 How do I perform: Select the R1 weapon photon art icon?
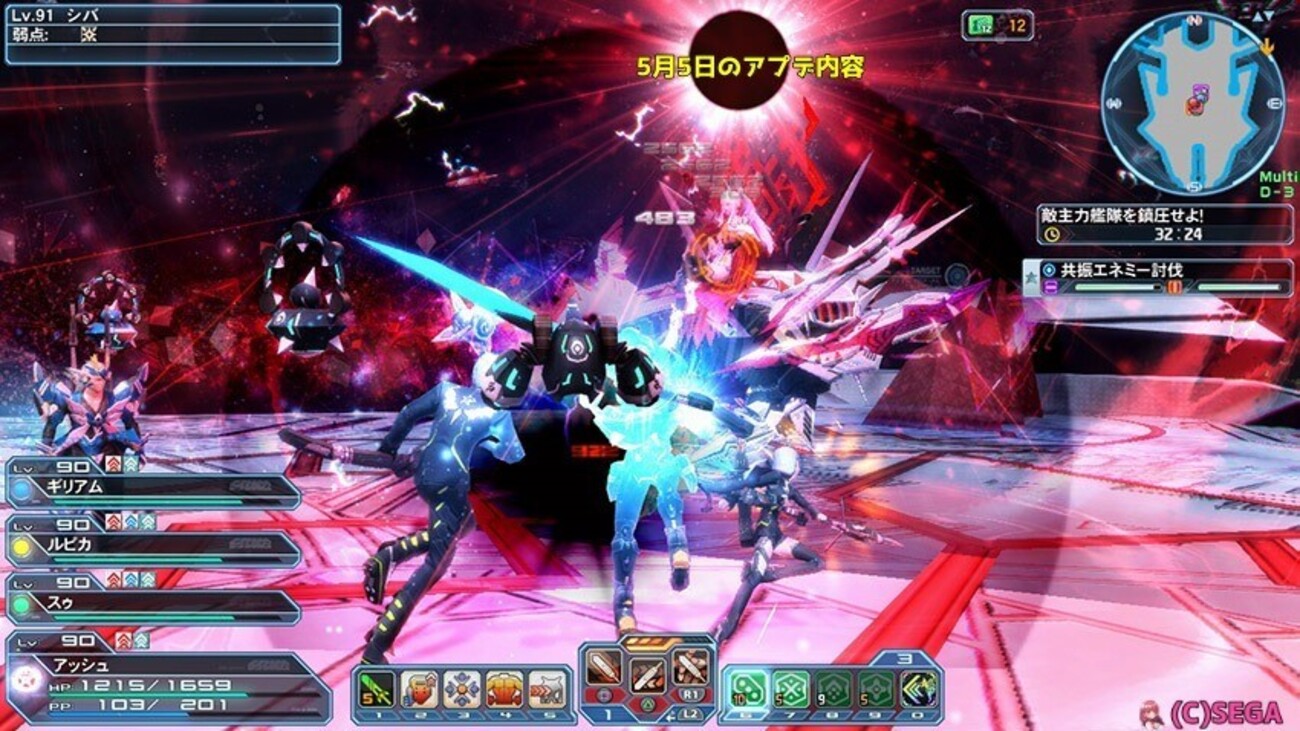(x=690, y=666)
